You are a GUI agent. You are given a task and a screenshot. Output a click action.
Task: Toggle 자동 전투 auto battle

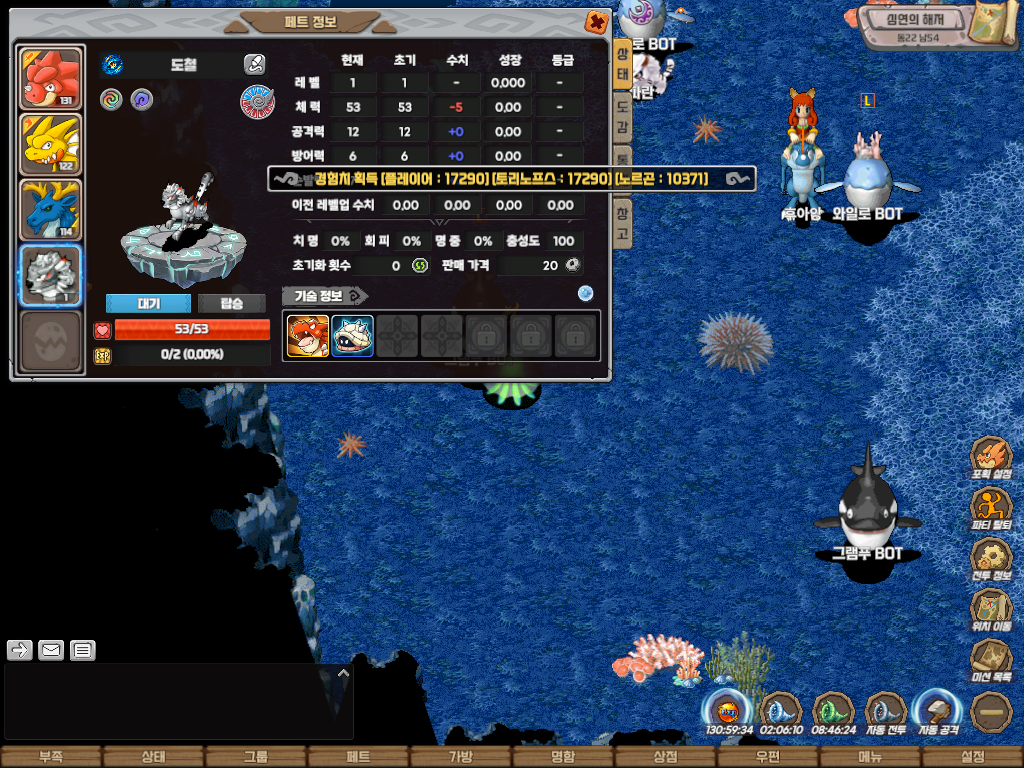(885, 712)
